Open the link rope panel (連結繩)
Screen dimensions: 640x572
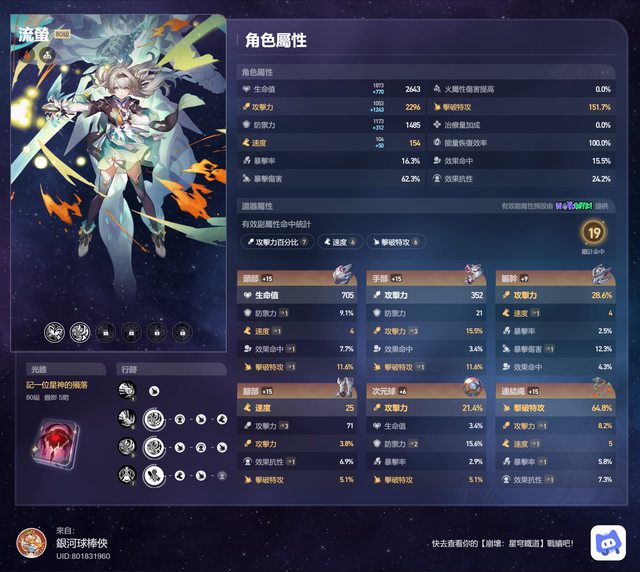pyautogui.click(x=554, y=391)
